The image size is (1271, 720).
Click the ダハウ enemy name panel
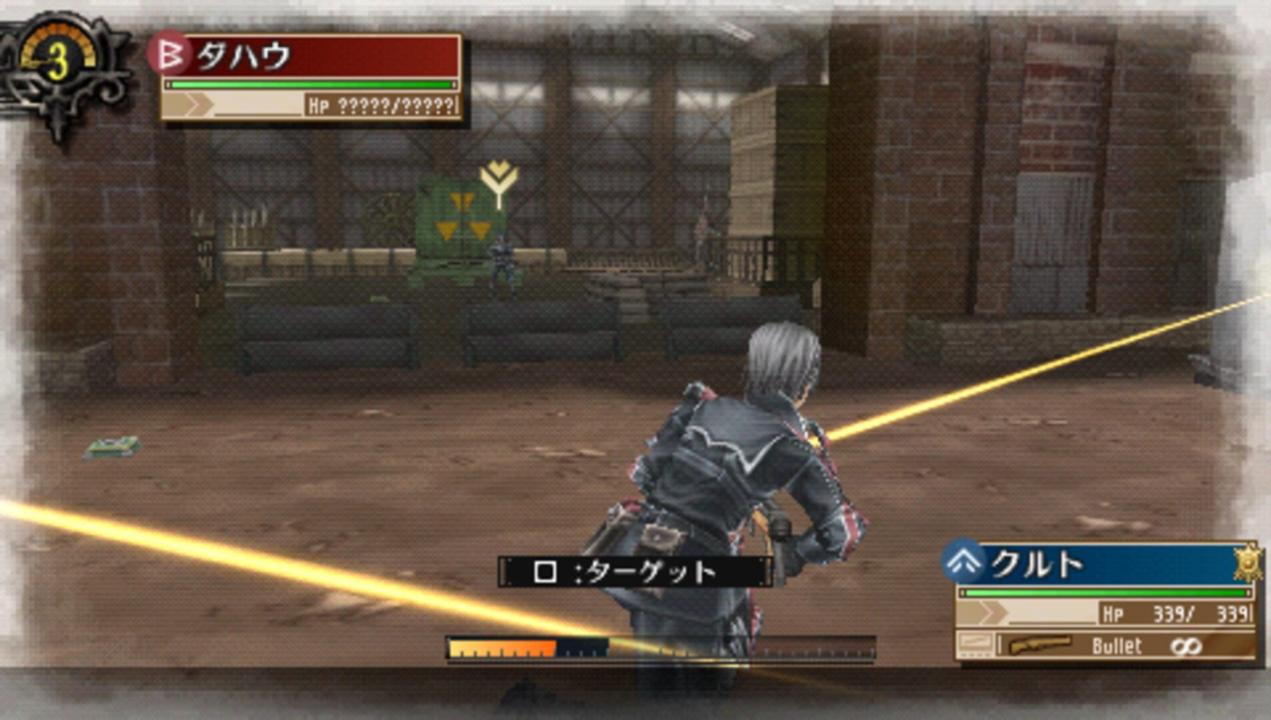pos(312,56)
